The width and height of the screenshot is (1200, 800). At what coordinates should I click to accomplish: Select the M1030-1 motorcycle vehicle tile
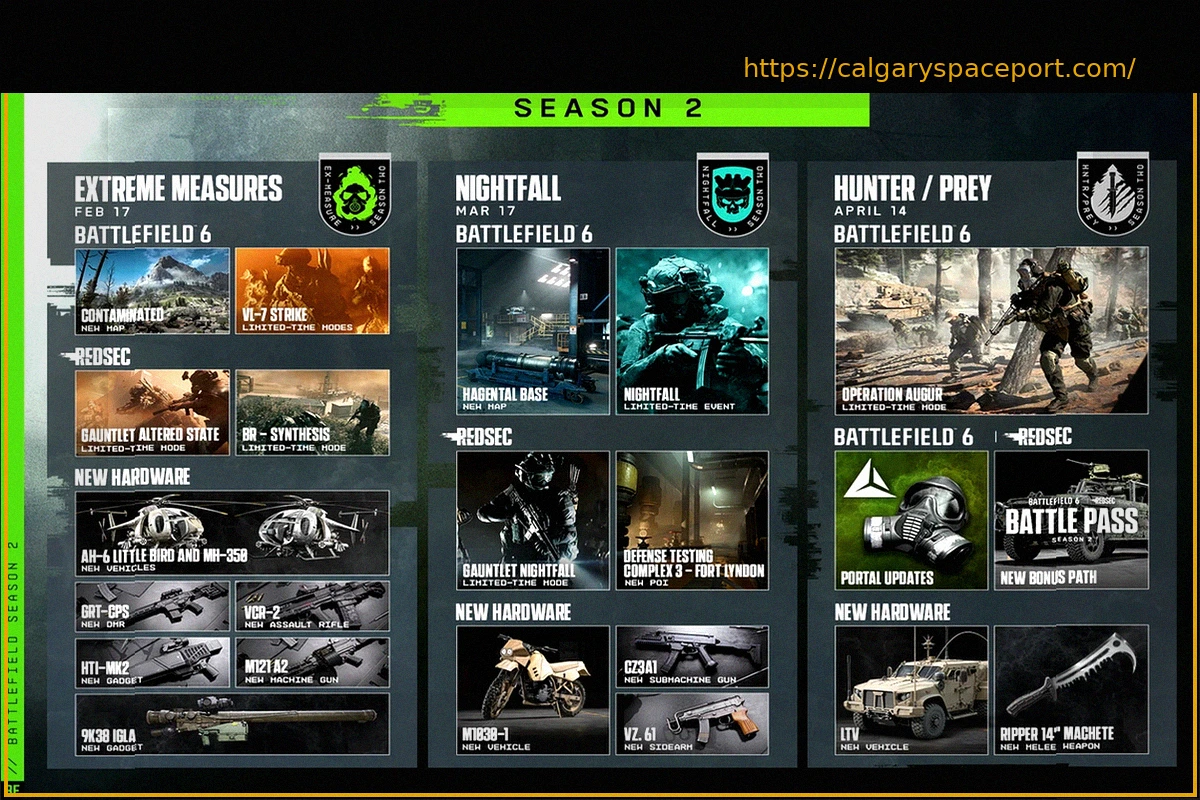click(x=533, y=690)
